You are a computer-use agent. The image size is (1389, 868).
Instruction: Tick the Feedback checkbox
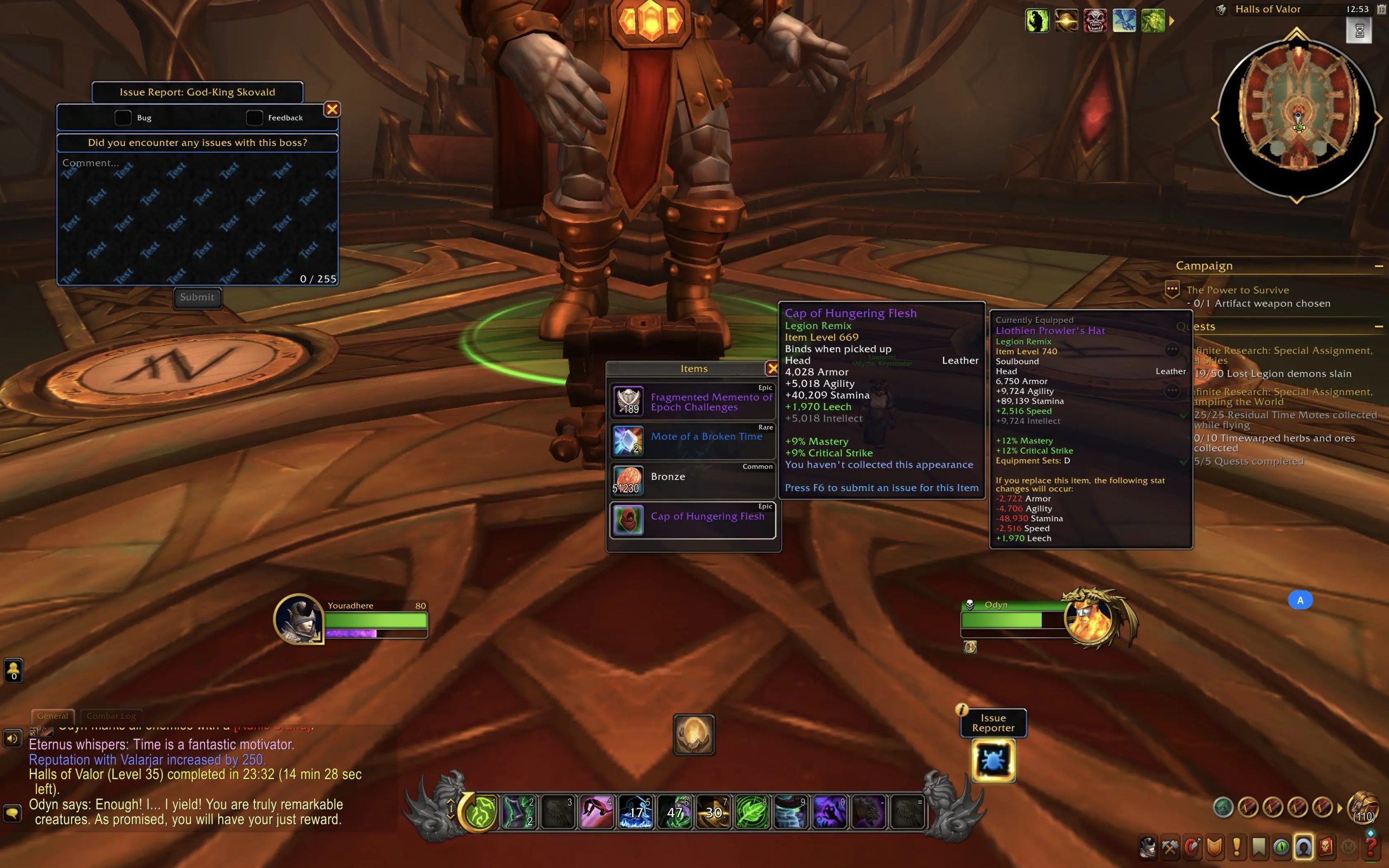coord(254,118)
